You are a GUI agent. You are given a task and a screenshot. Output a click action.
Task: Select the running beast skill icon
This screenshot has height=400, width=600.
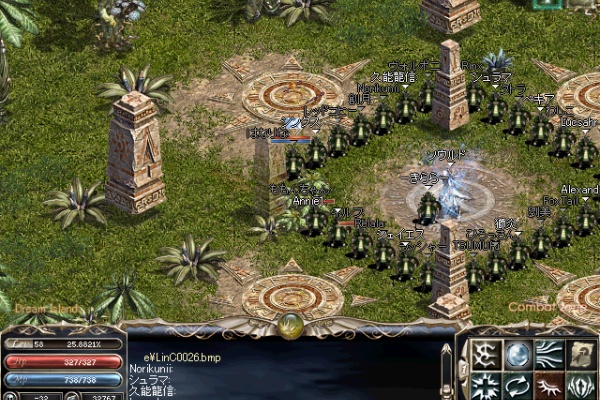(x=548, y=386)
